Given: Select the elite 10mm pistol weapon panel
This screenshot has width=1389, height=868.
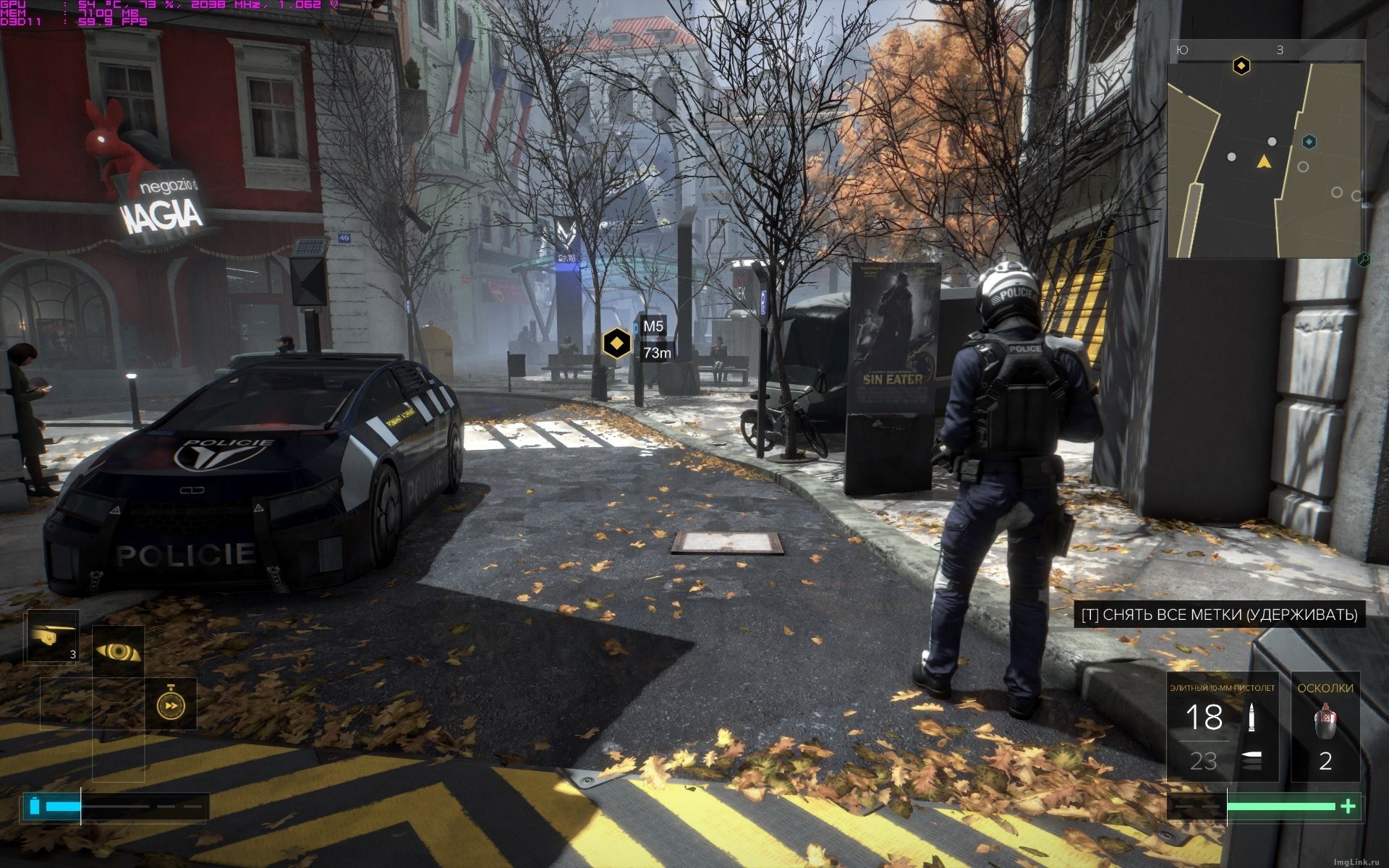Looking at the screenshot, I should (x=1222, y=728).
